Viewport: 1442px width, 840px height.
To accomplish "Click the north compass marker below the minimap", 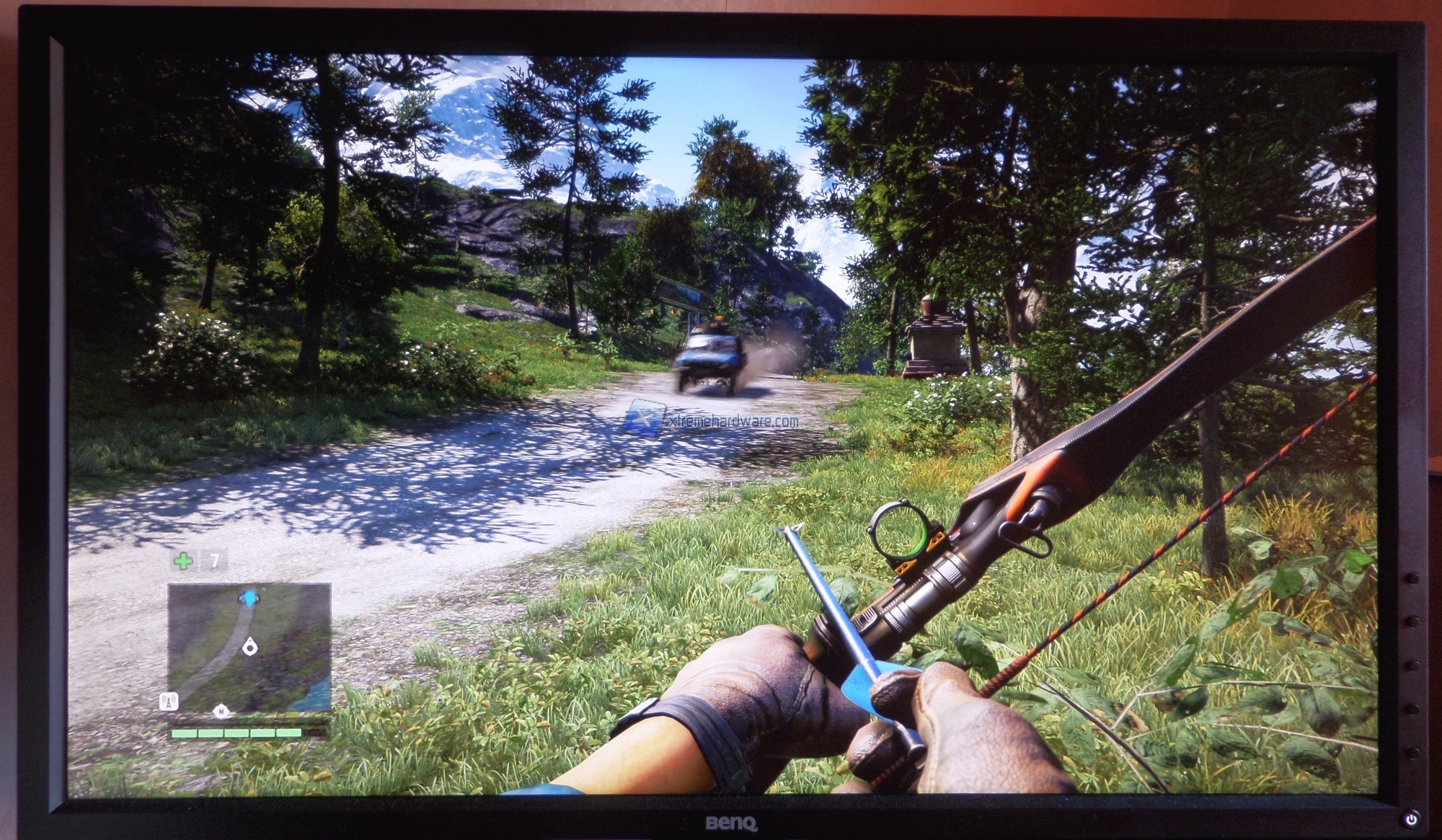I will click(220, 712).
